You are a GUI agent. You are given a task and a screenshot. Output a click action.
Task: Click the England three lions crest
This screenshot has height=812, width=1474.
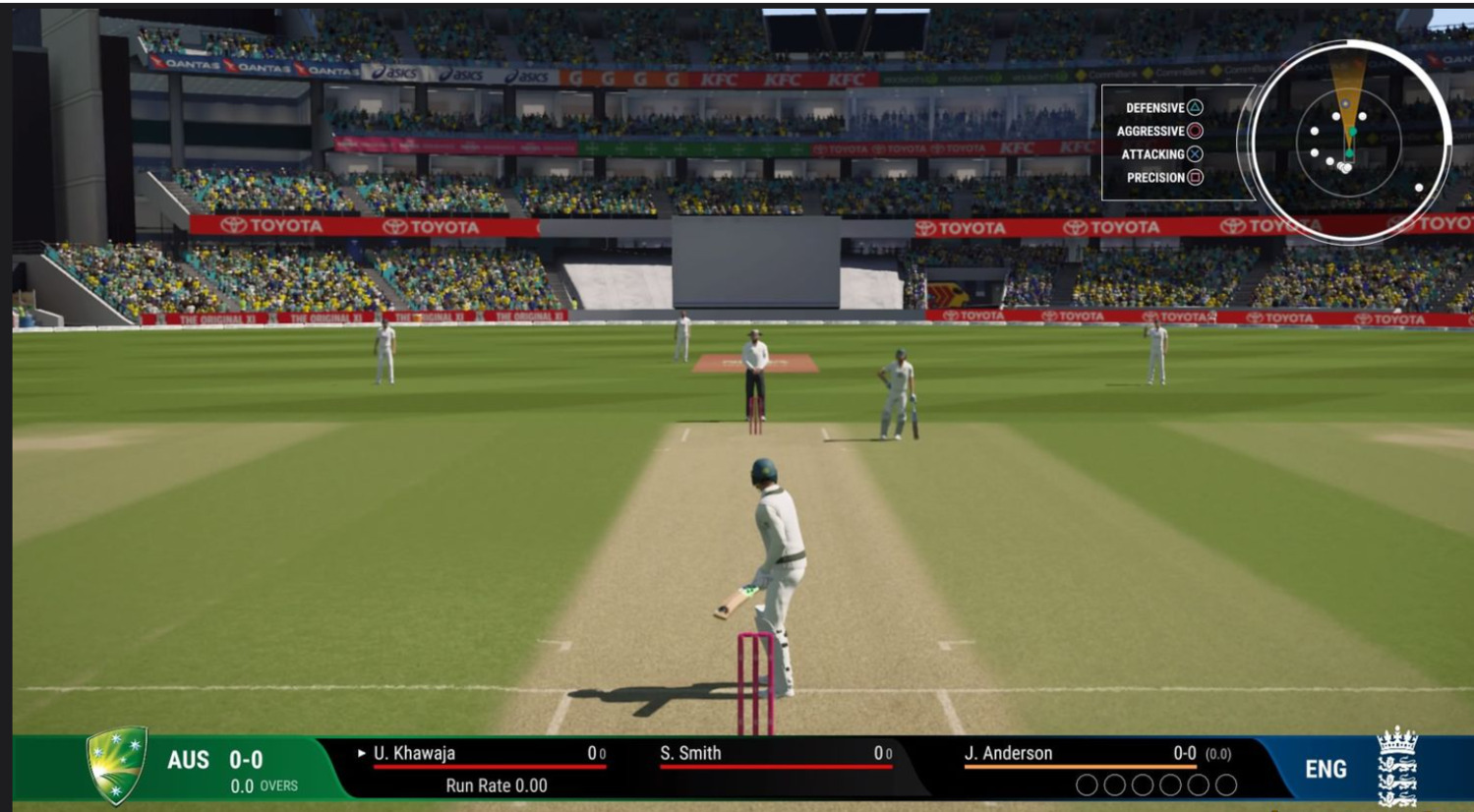coord(1397,768)
